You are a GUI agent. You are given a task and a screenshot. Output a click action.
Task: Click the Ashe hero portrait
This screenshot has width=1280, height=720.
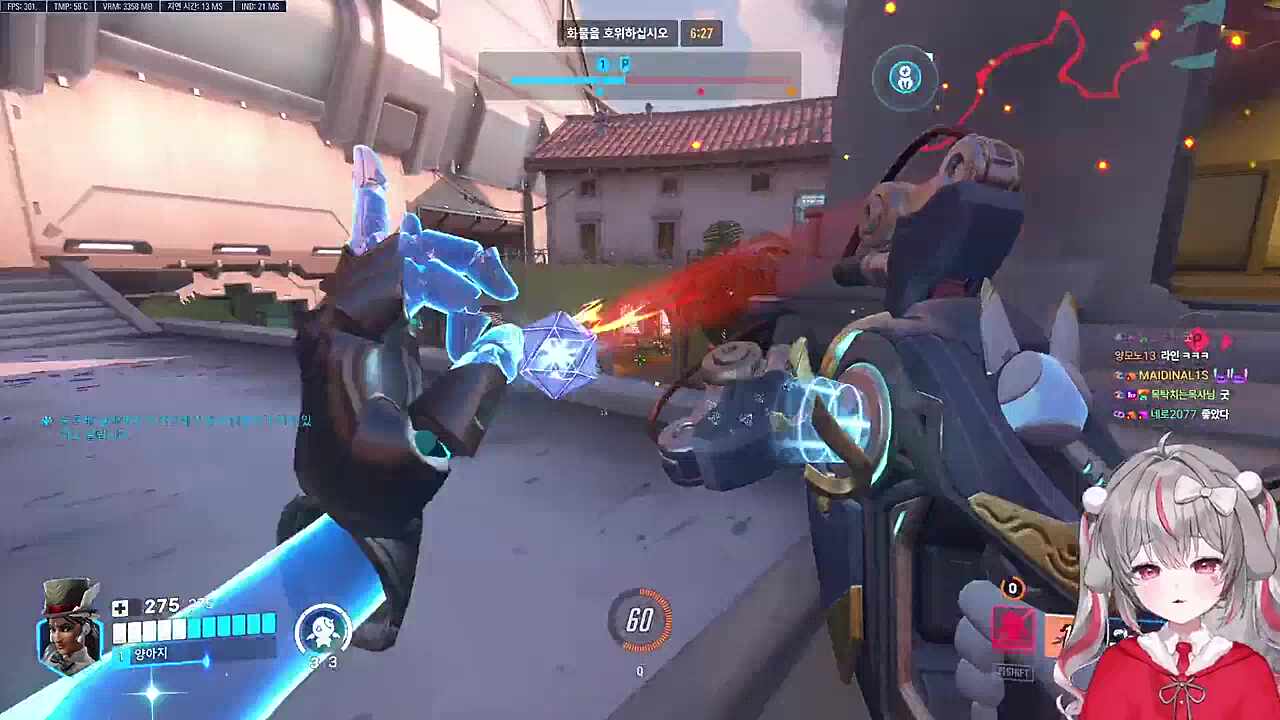point(71,625)
